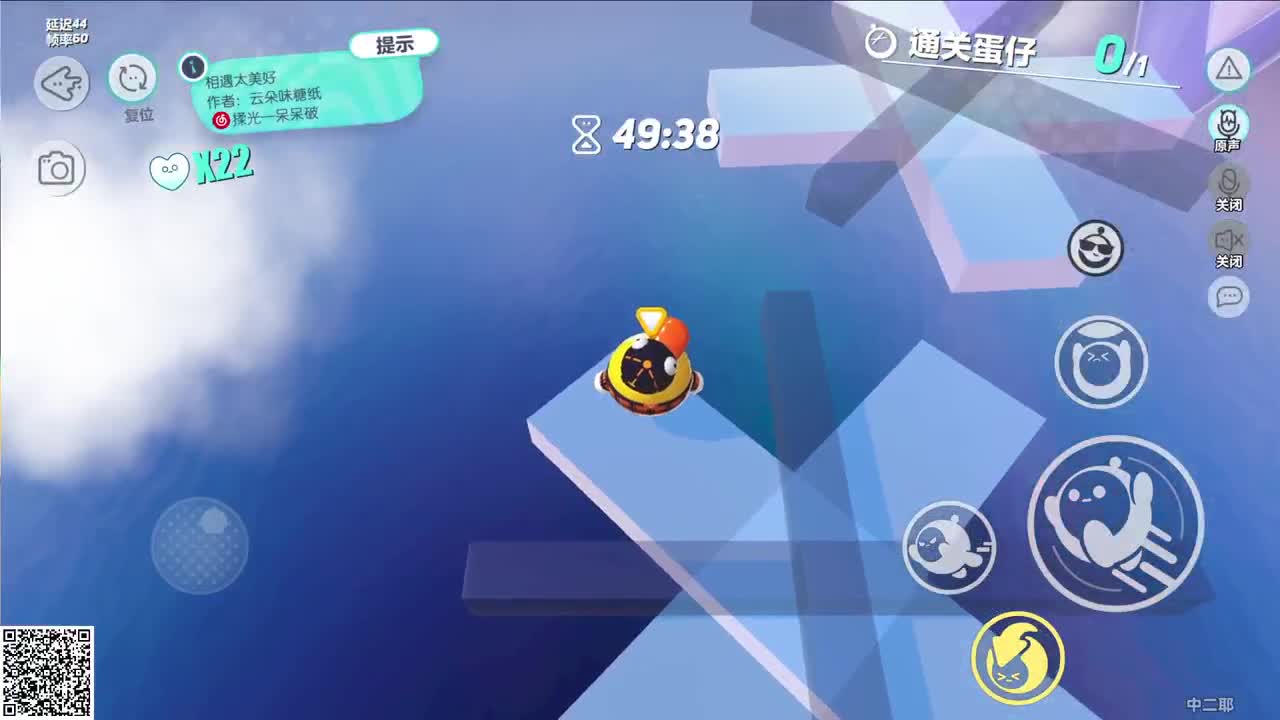Tap the 提示 hint button

tap(395, 41)
